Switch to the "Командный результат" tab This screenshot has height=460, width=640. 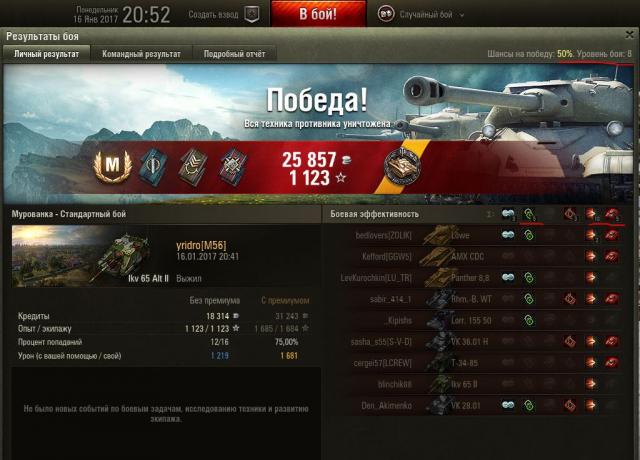point(141,54)
